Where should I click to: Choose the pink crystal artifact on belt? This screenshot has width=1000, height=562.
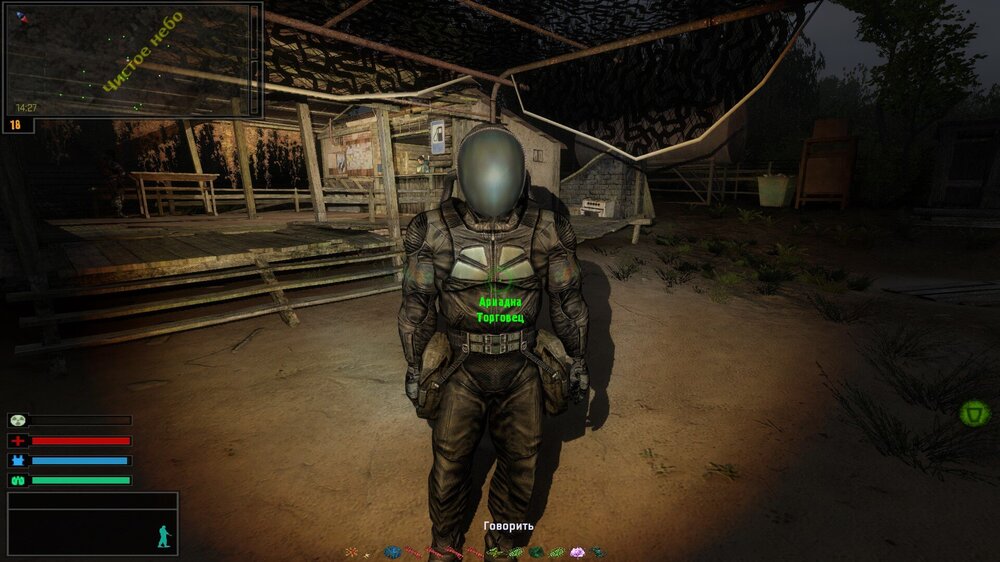point(576,552)
